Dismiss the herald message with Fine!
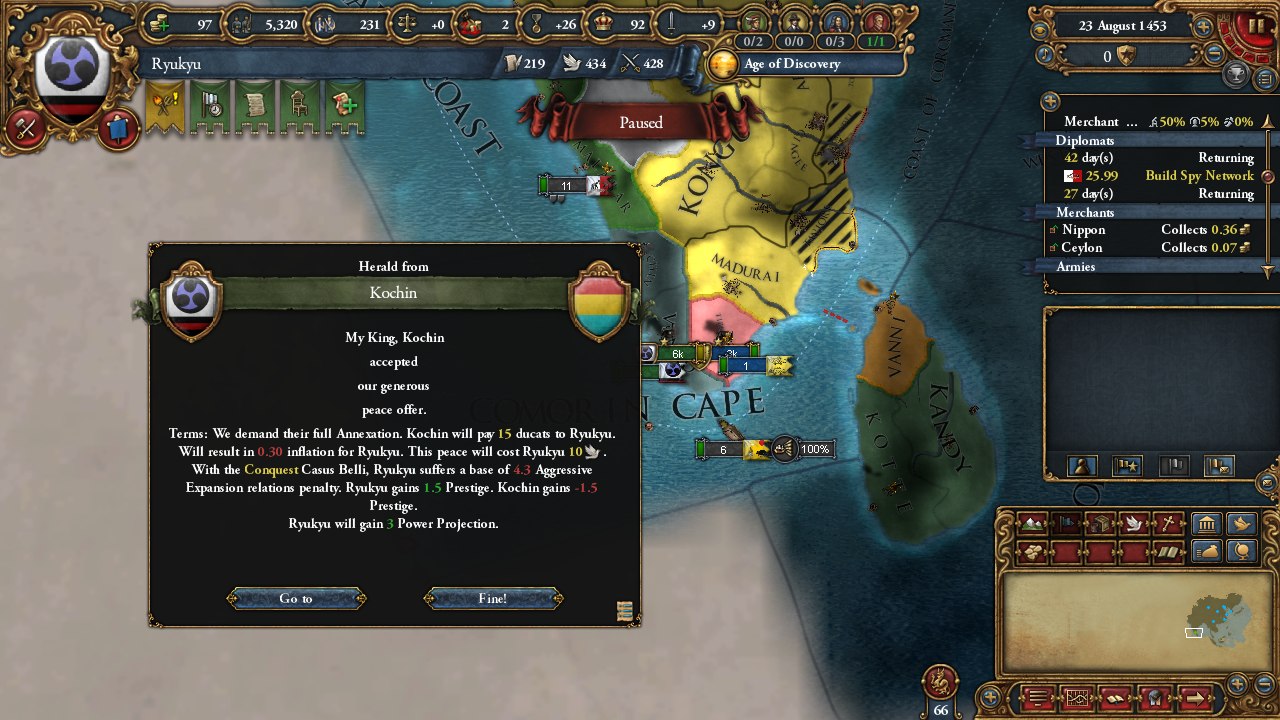Image resolution: width=1280 pixels, height=720 pixels. [493, 598]
